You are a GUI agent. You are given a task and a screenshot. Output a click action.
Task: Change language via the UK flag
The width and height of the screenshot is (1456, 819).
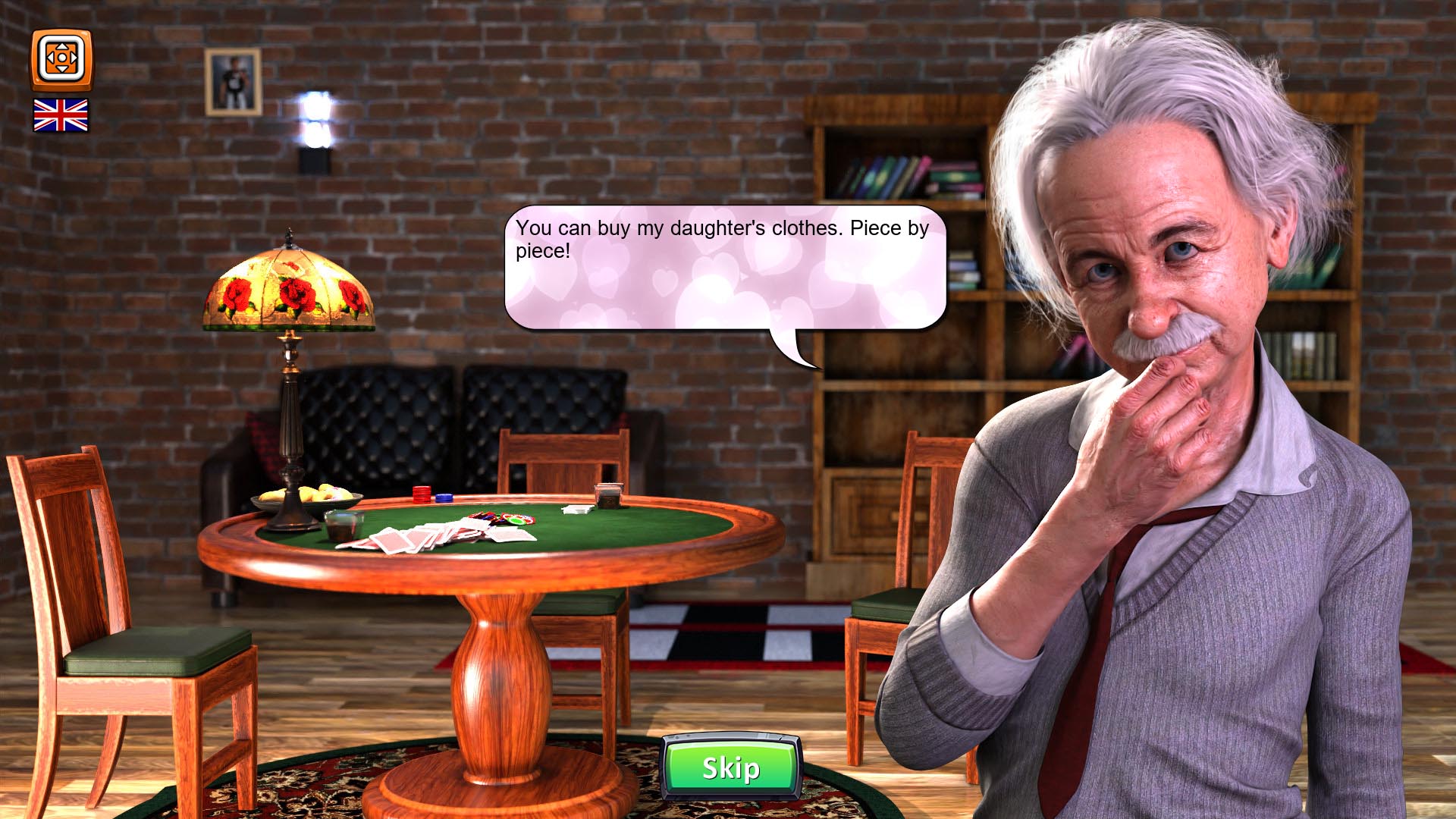coord(61,115)
